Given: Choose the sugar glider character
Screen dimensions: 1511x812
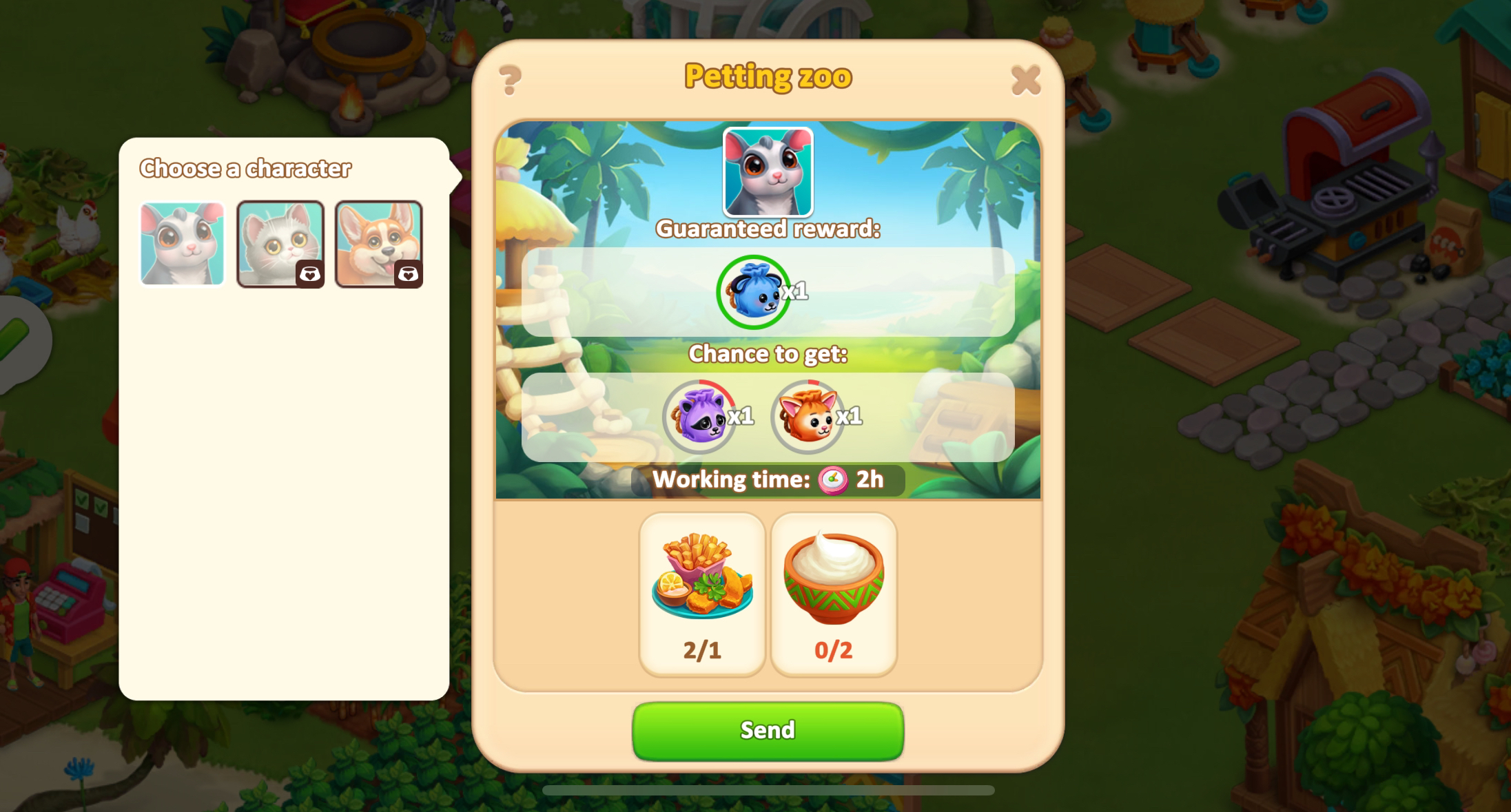Looking at the screenshot, I should [183, 243].
